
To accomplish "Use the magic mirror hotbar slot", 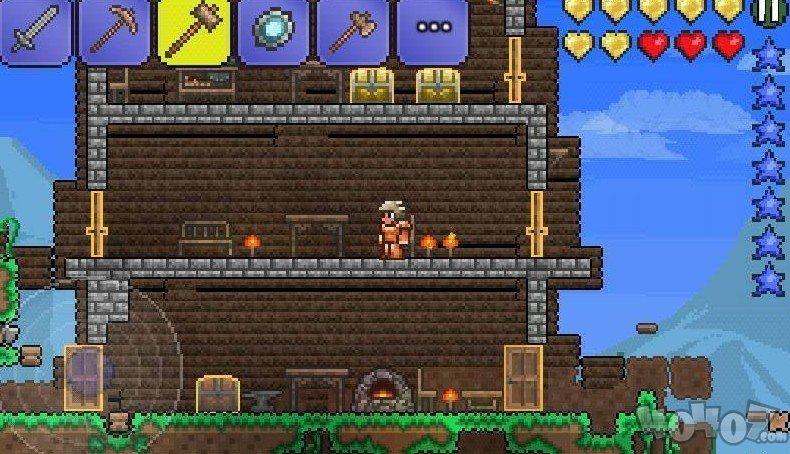I will 273,32.
